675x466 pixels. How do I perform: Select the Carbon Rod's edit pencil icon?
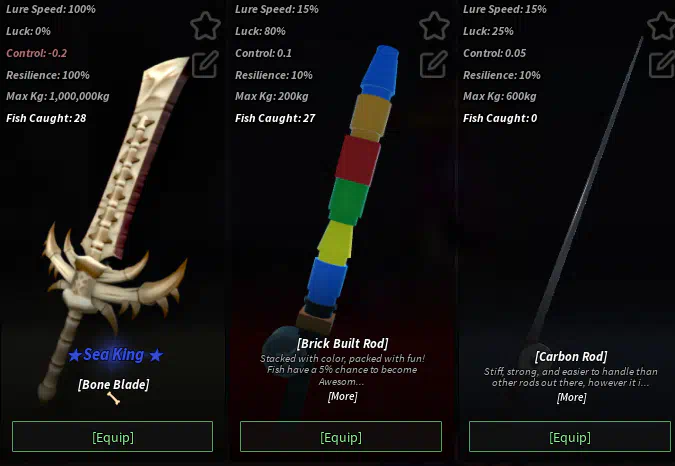point(661,64)
